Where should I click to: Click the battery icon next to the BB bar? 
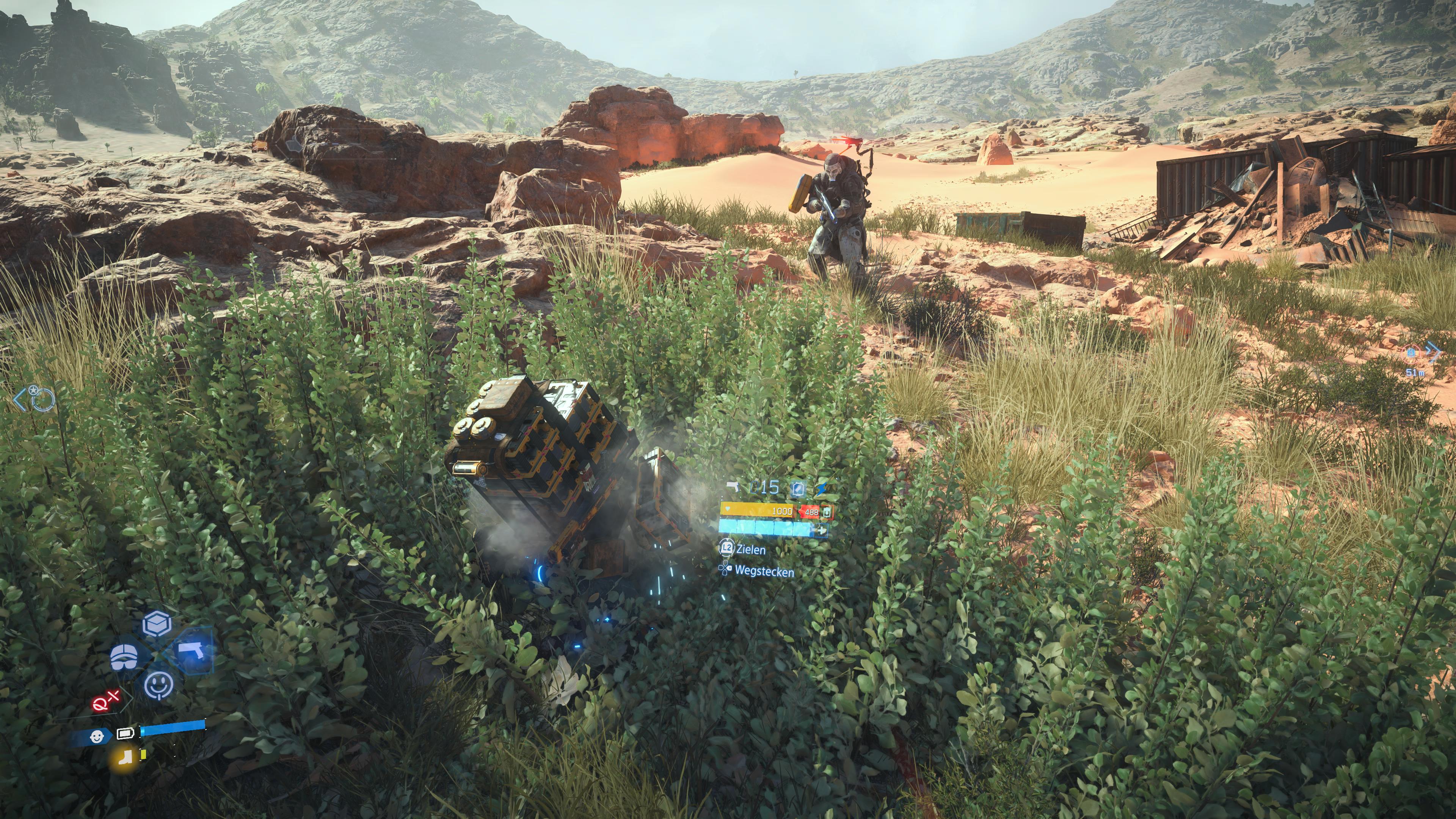coord(126,734)
